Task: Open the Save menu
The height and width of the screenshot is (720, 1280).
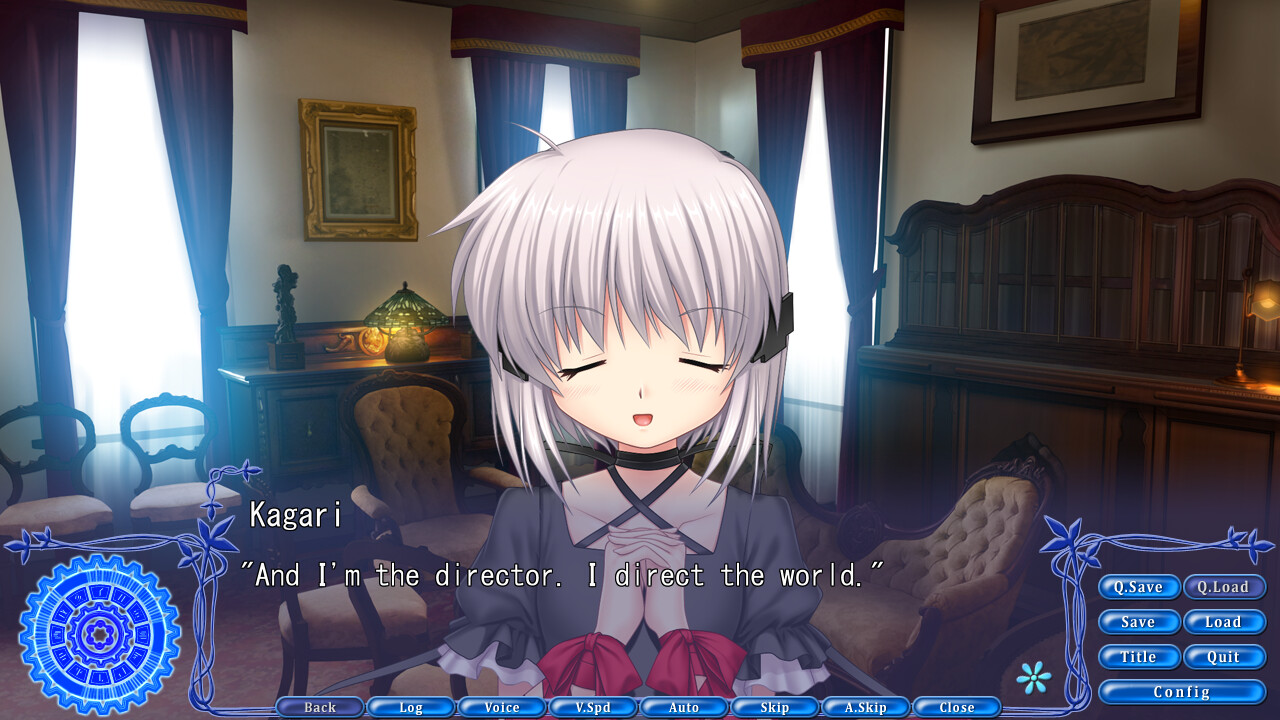Action: (1139, 622)
